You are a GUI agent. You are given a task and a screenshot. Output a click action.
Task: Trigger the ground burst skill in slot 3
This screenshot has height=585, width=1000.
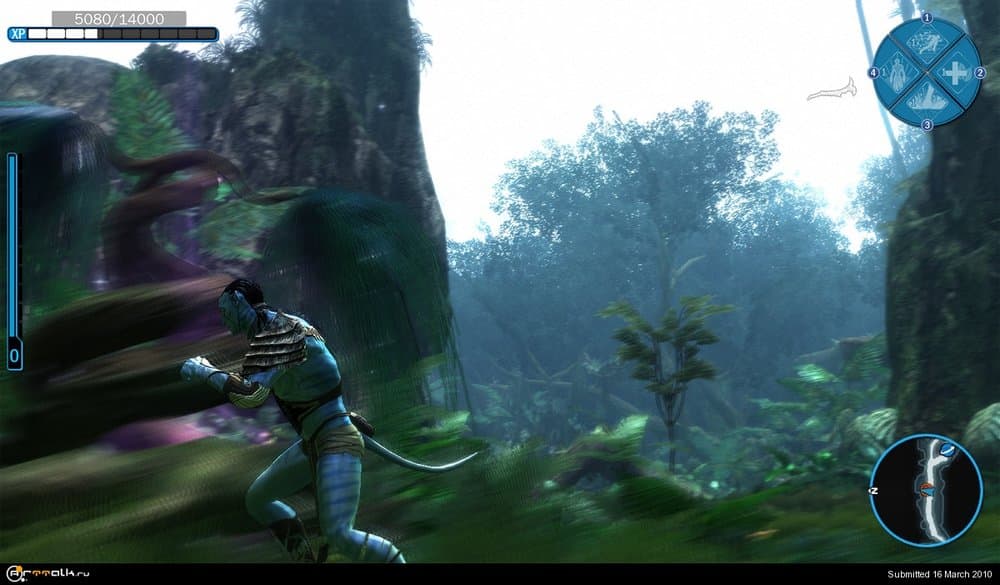pos(926,100)
